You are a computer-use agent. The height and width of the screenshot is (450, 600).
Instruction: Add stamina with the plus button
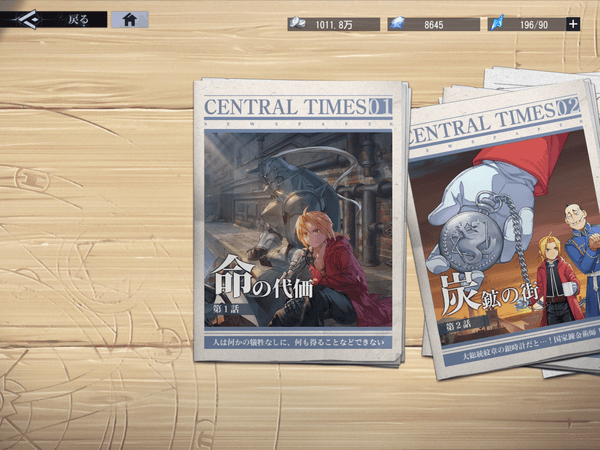(573, 24)
